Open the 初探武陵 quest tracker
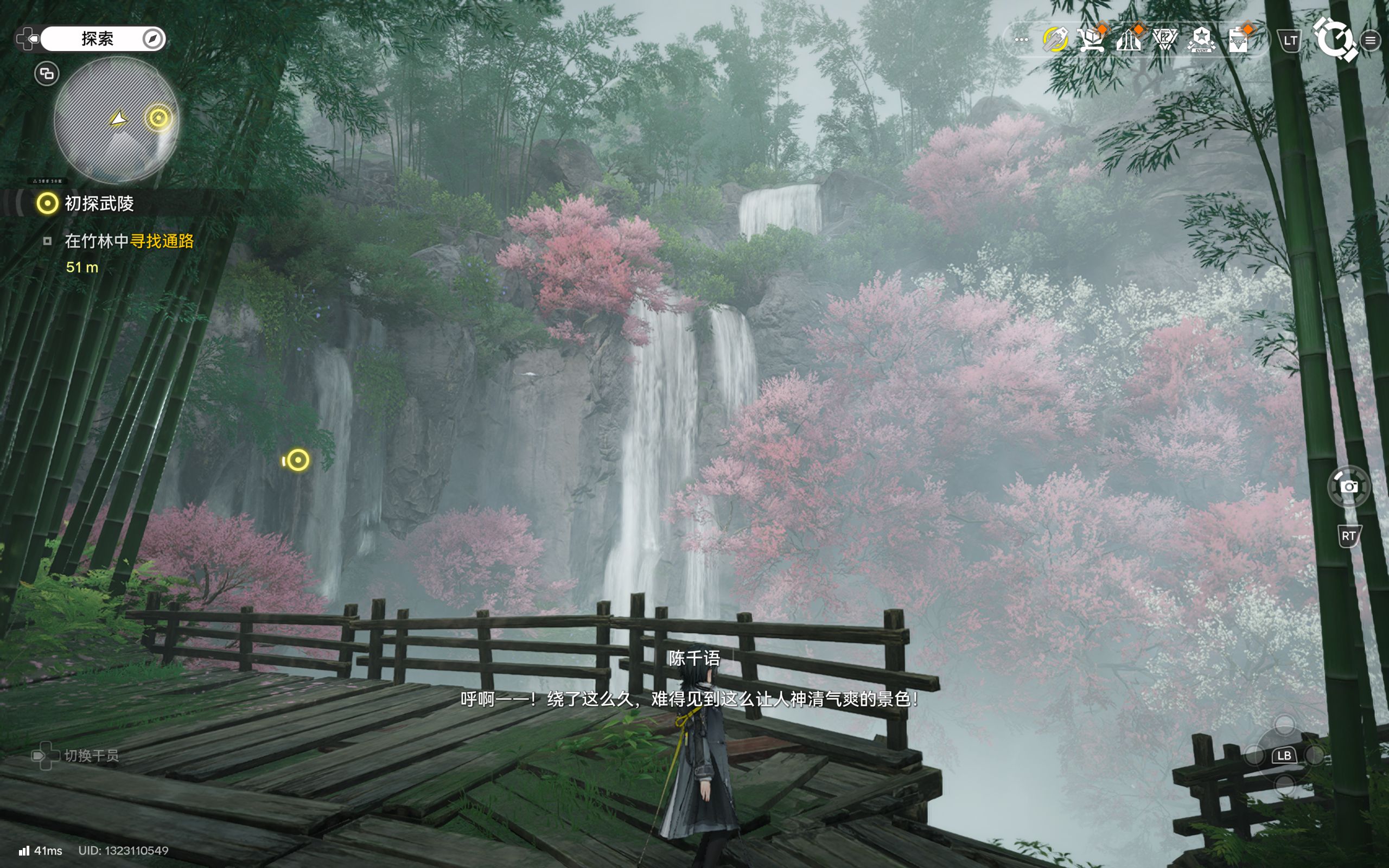Viewport: 1389px width, 868px height. coord(99,203)
